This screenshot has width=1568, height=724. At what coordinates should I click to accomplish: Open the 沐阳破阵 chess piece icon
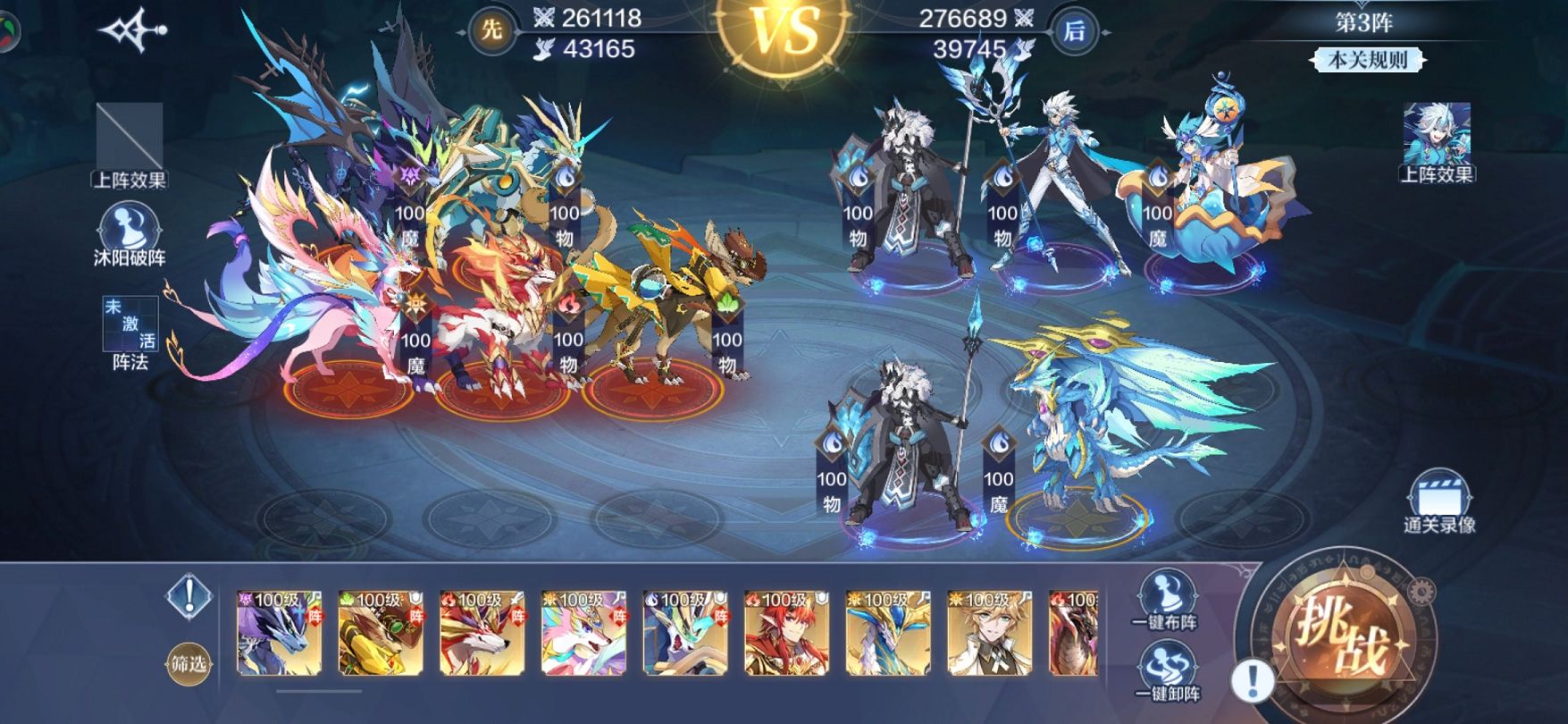[130, 232]
